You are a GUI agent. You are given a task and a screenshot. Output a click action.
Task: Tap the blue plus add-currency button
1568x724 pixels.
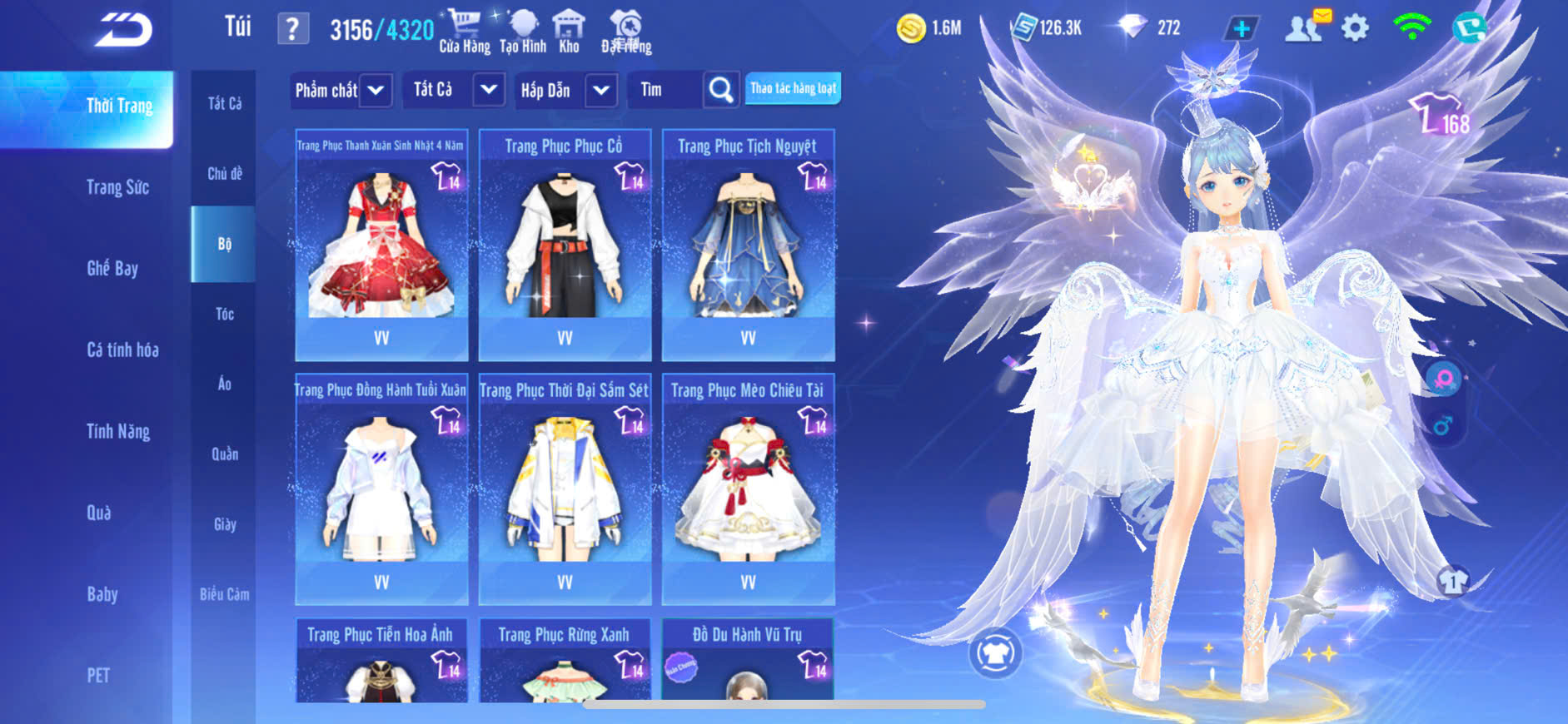click(1241, 29)
